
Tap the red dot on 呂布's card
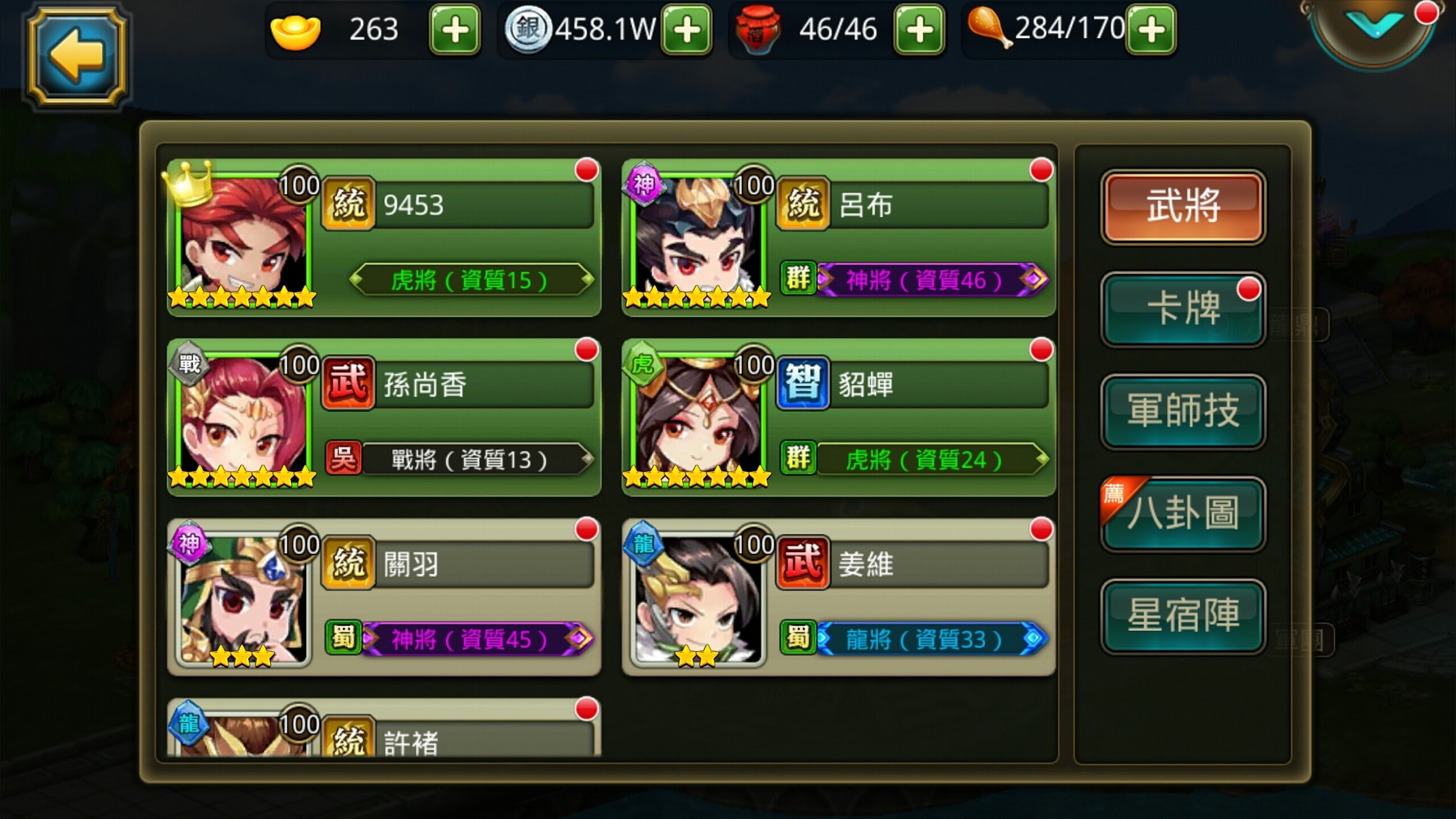1041,169
